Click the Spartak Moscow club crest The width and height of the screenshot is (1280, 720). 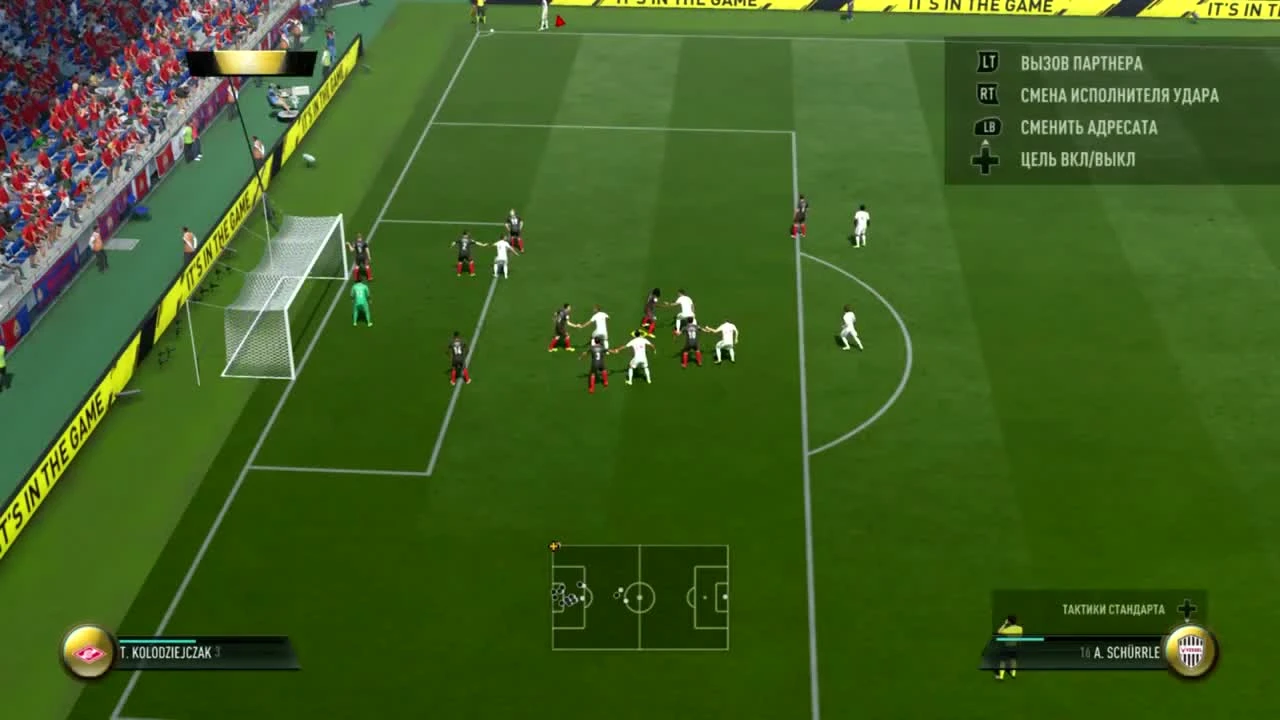tap(88, 652)
